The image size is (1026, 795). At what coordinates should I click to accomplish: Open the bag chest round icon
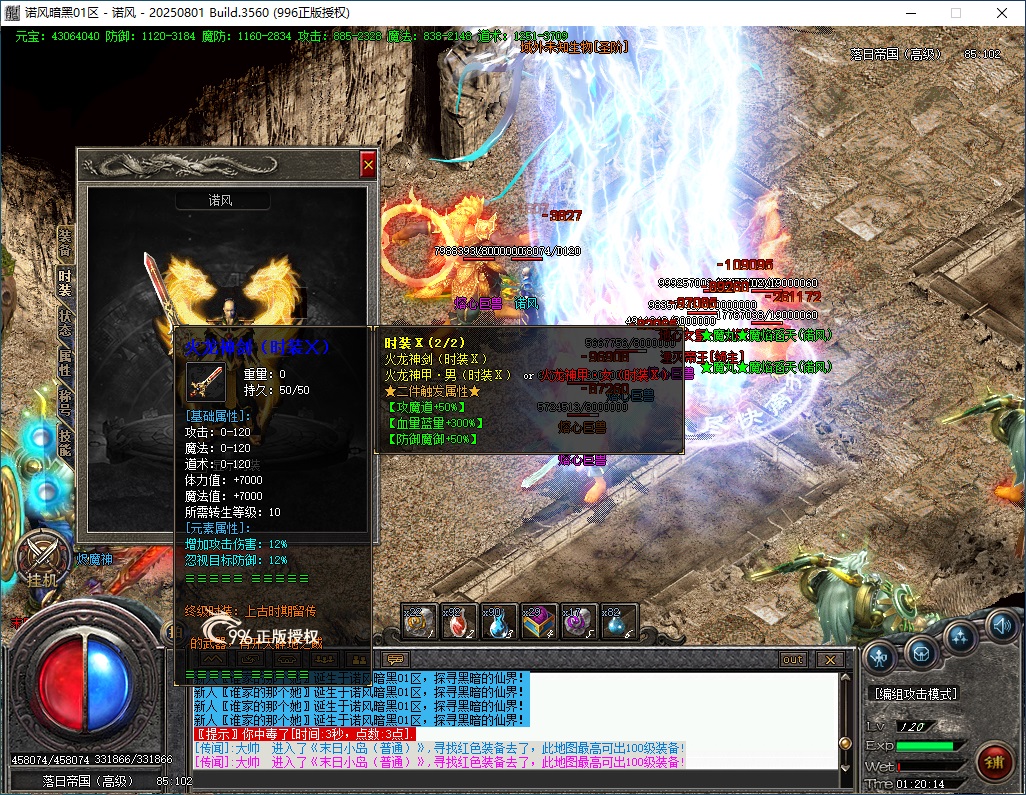click(921, 651)
